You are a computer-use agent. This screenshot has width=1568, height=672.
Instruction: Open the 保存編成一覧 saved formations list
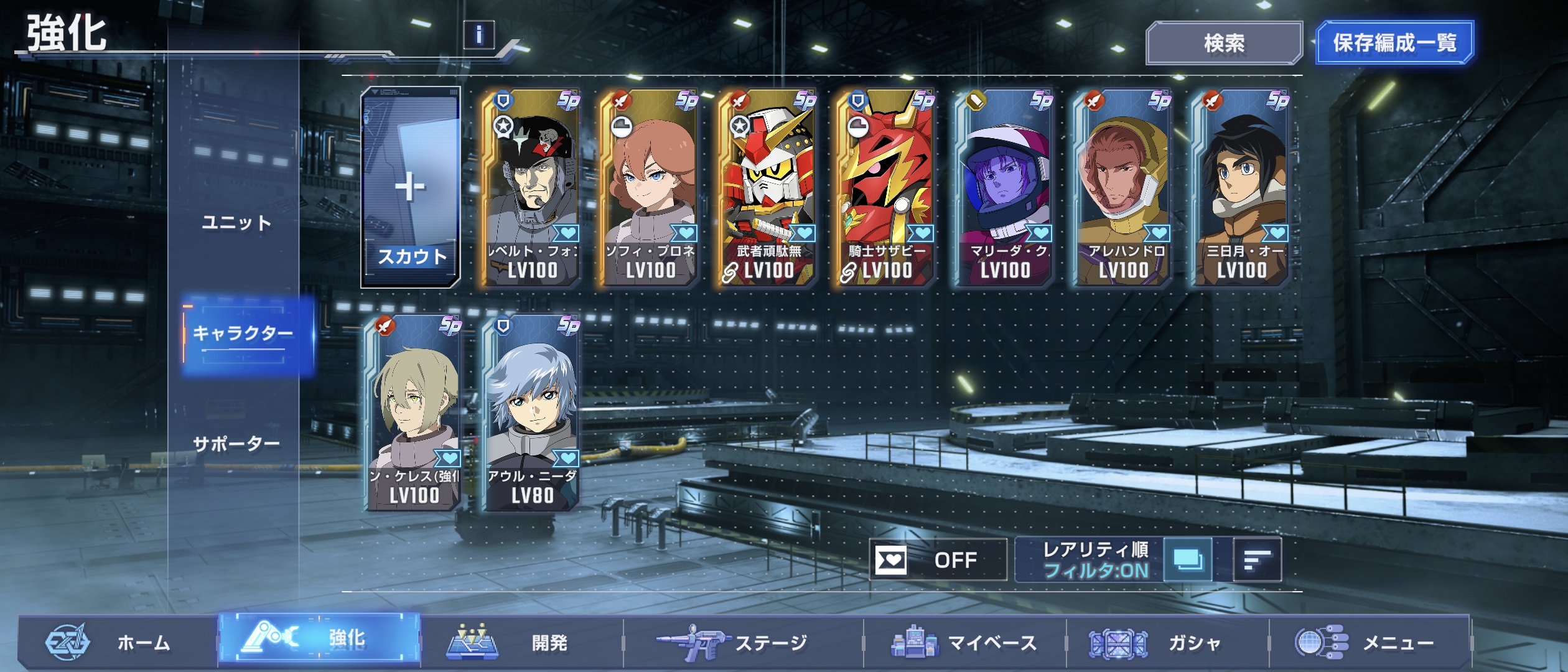1394,43
